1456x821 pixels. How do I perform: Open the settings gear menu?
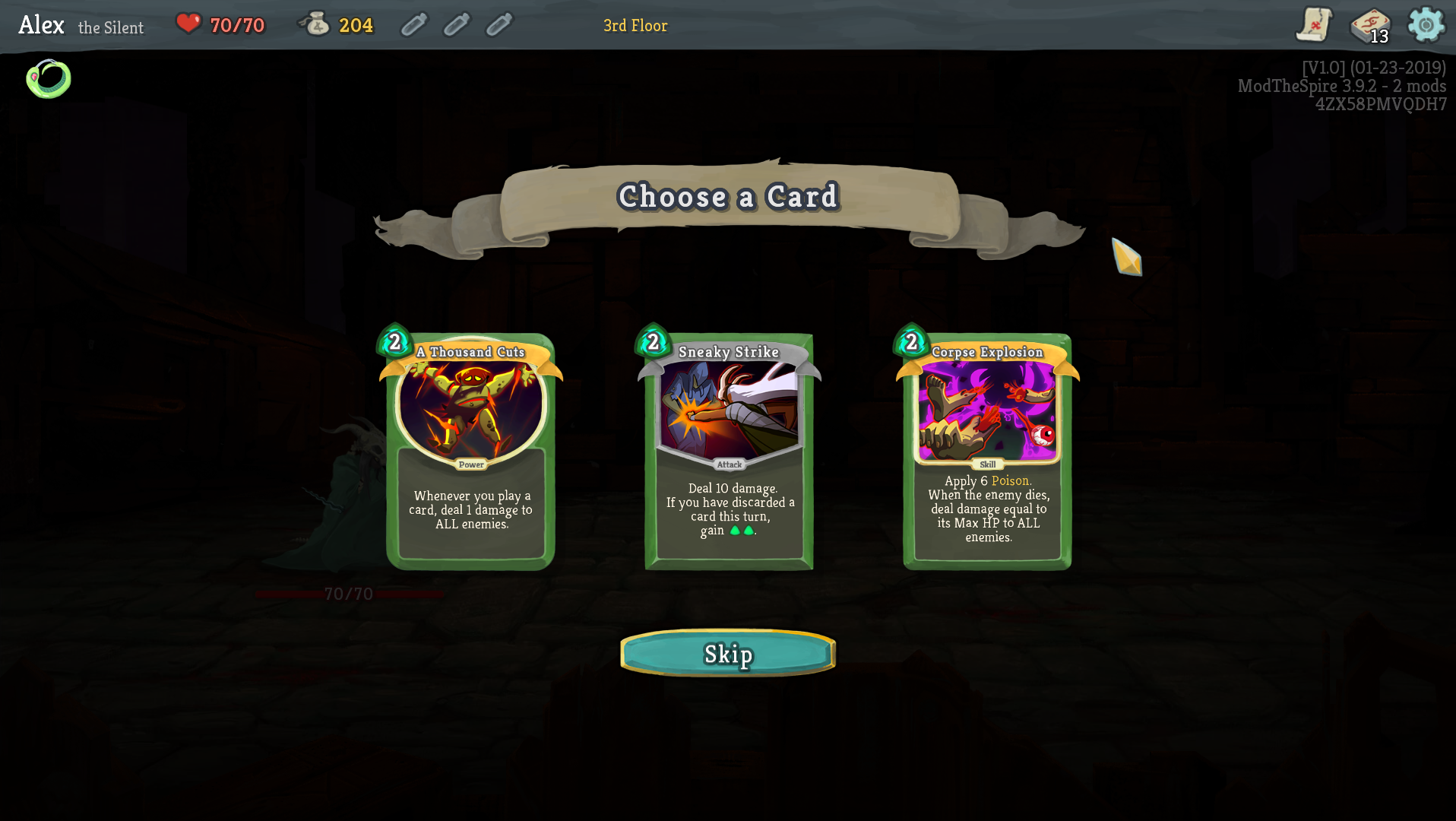click(1426, 25)
